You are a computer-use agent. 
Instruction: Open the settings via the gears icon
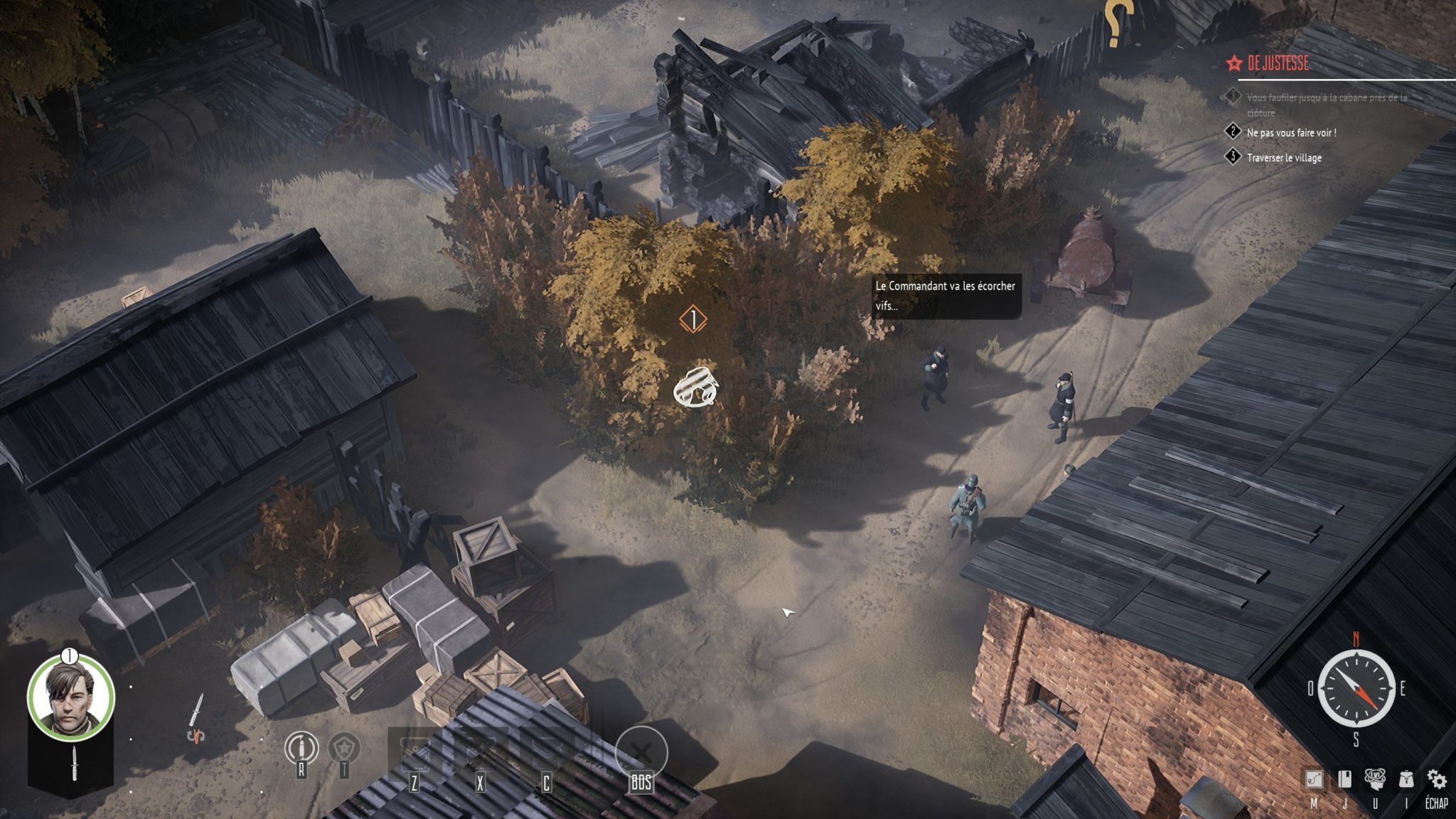click(1435, 778)
